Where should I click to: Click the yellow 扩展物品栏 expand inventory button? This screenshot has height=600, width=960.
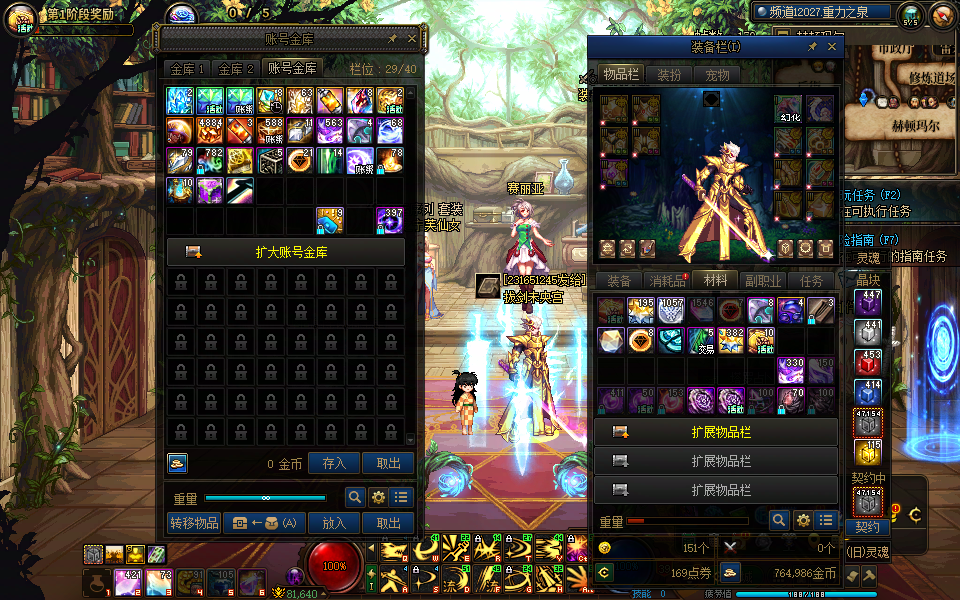point(715,432)
